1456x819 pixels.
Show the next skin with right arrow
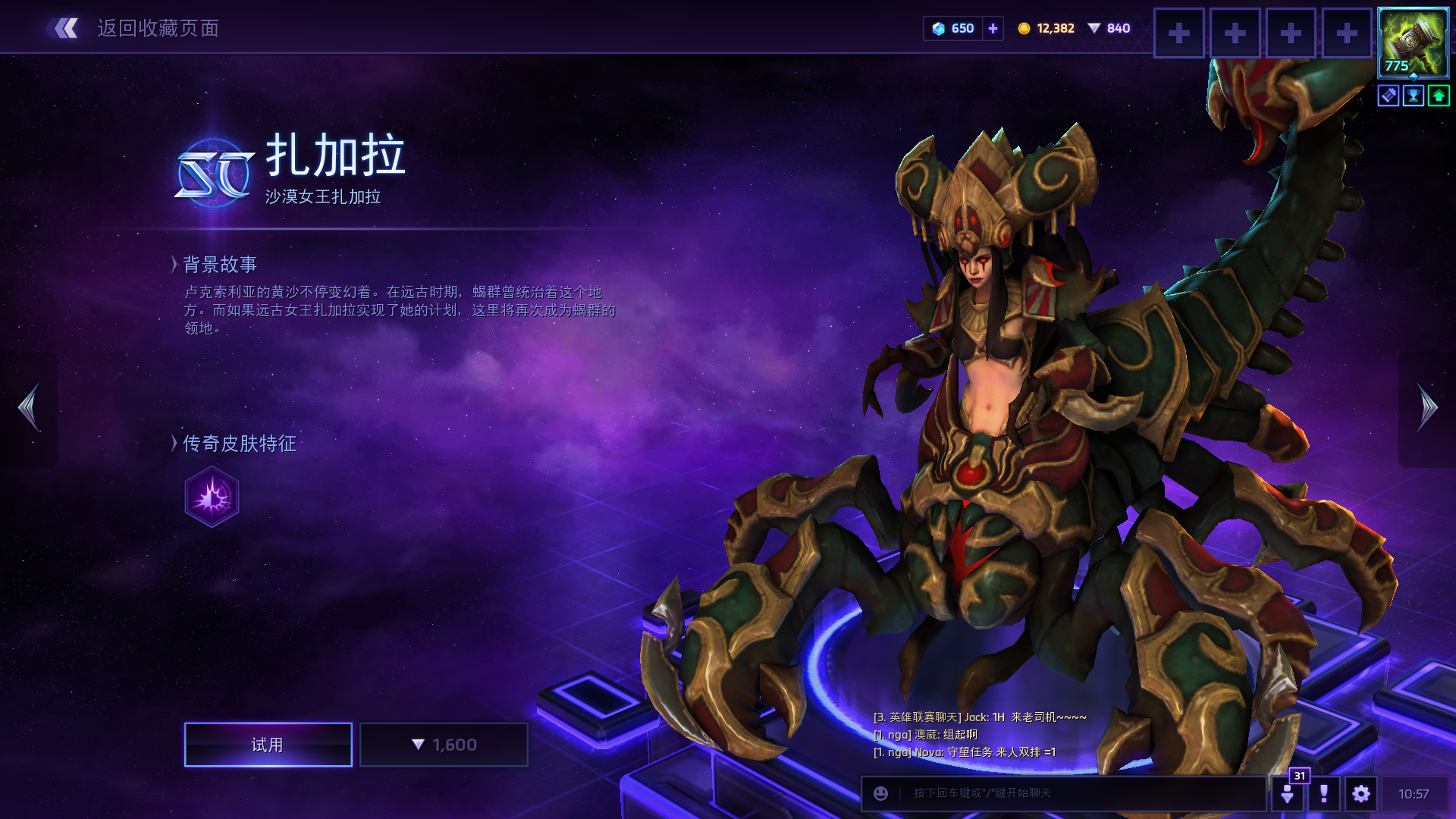(x=1427, y=408)
